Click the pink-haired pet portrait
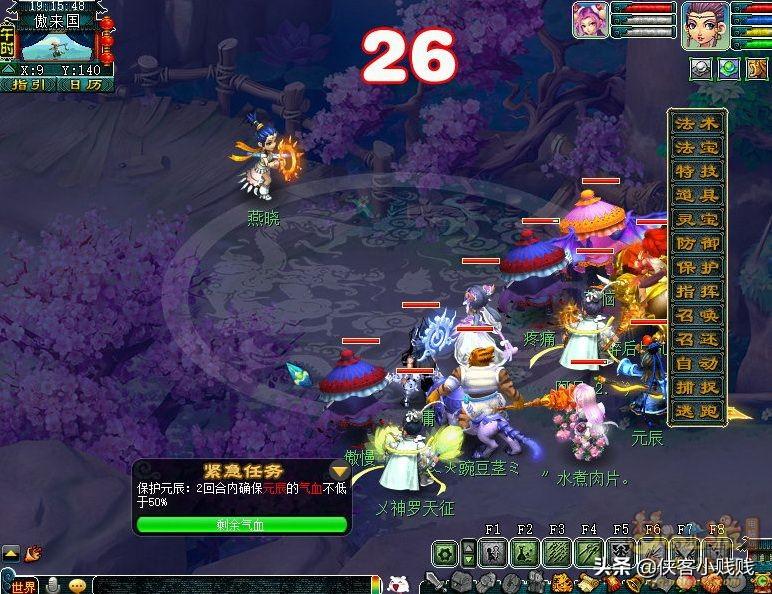772x594 pixels. coord(590,20)
